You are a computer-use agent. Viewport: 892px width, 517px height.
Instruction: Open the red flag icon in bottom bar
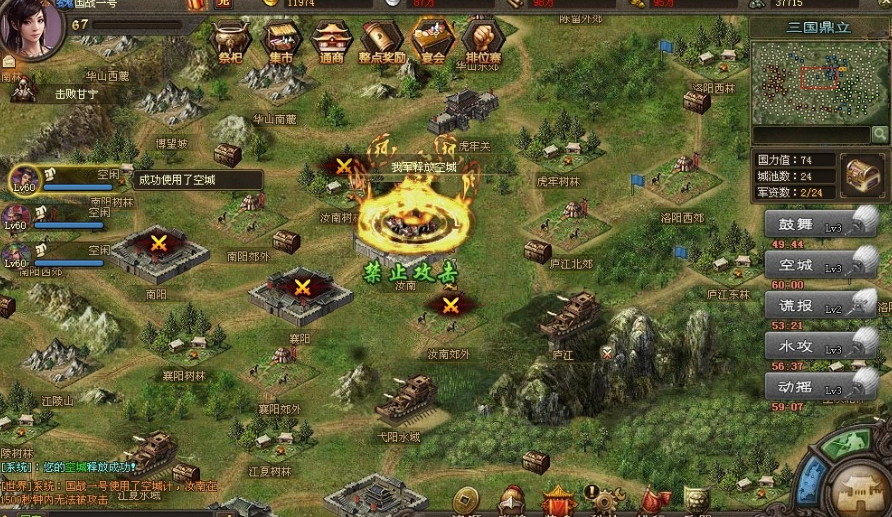tap(655, 498)
